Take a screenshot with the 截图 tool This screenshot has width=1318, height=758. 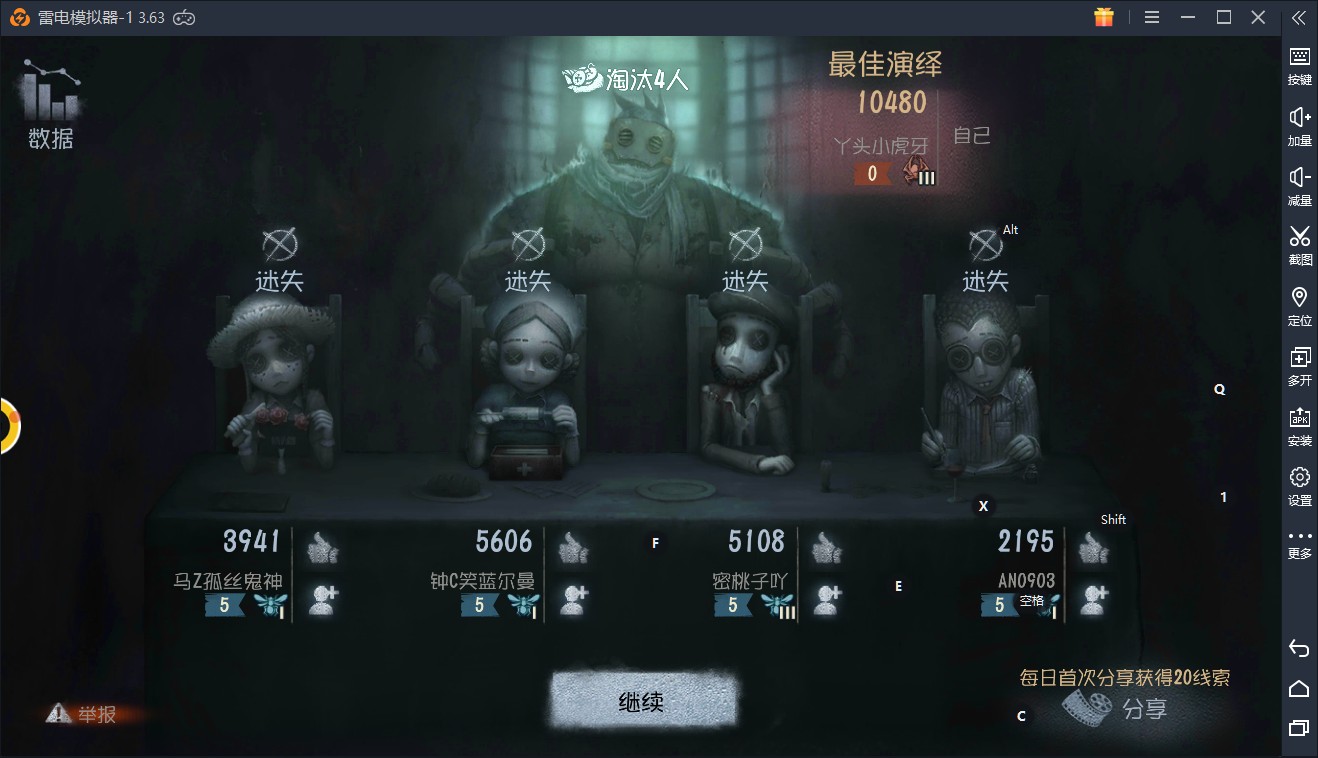coord(1299,245)
